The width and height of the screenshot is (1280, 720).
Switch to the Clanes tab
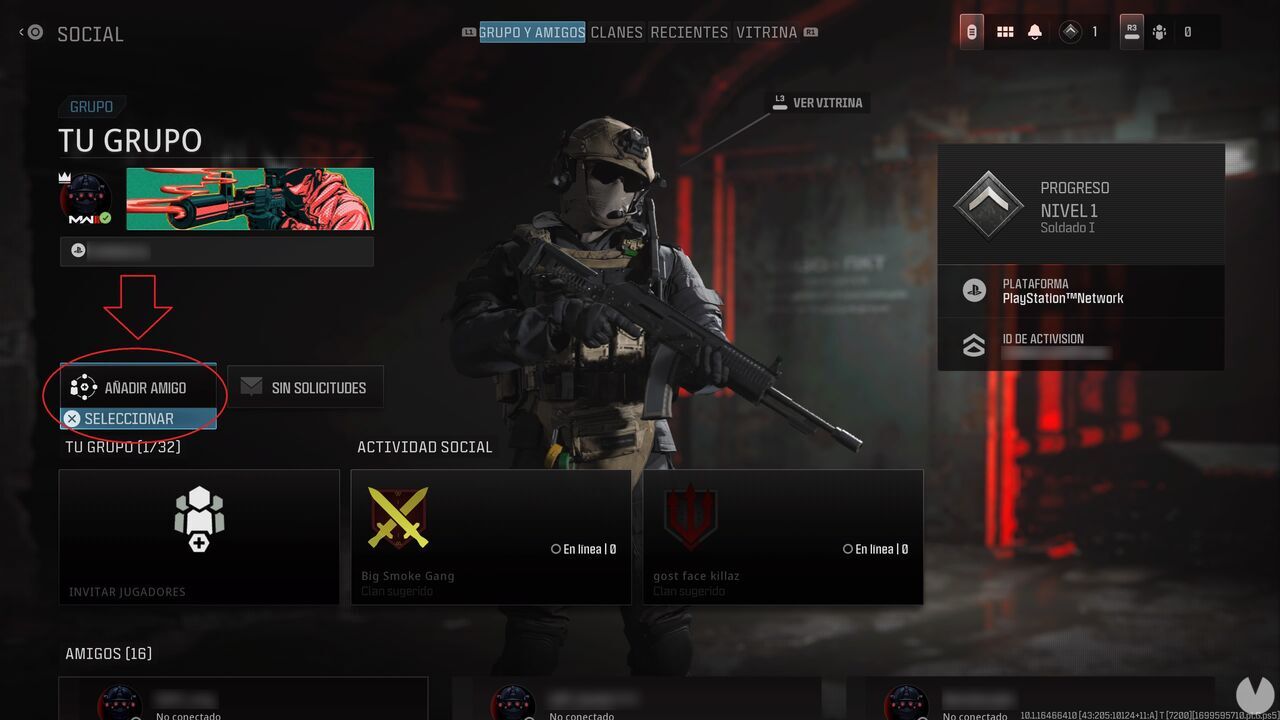617,32
